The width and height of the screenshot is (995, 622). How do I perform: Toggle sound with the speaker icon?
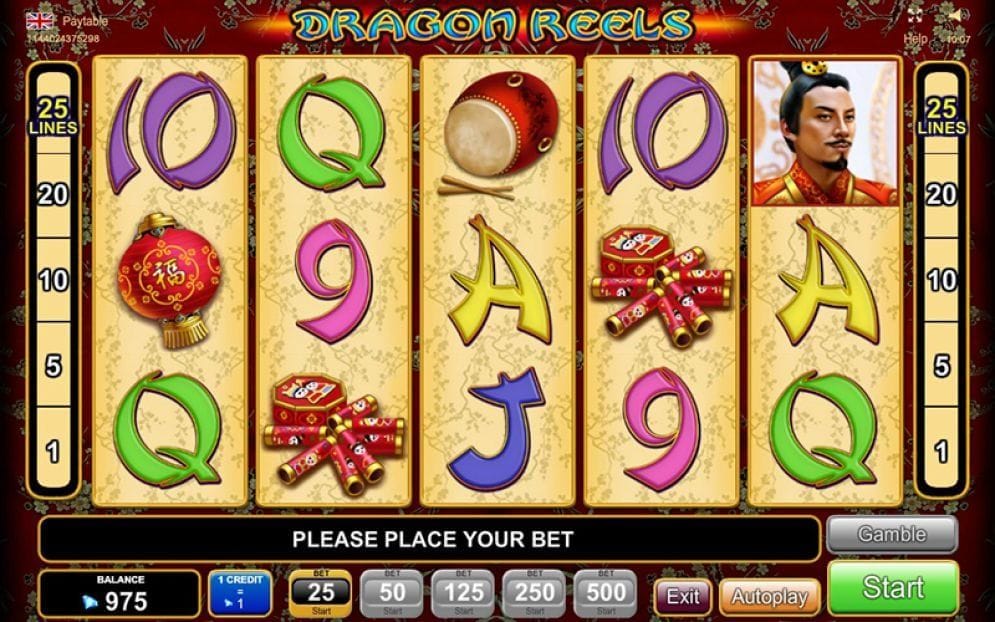[x=957, y=17]
